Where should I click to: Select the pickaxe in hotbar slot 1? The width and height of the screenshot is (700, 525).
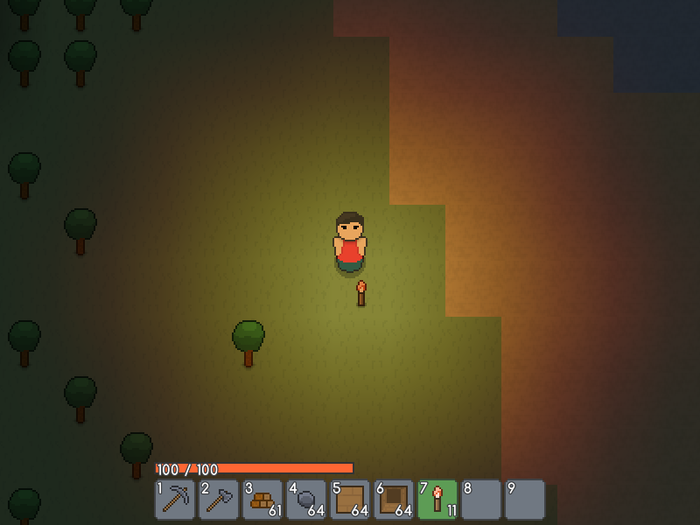[x=175, y=499]
